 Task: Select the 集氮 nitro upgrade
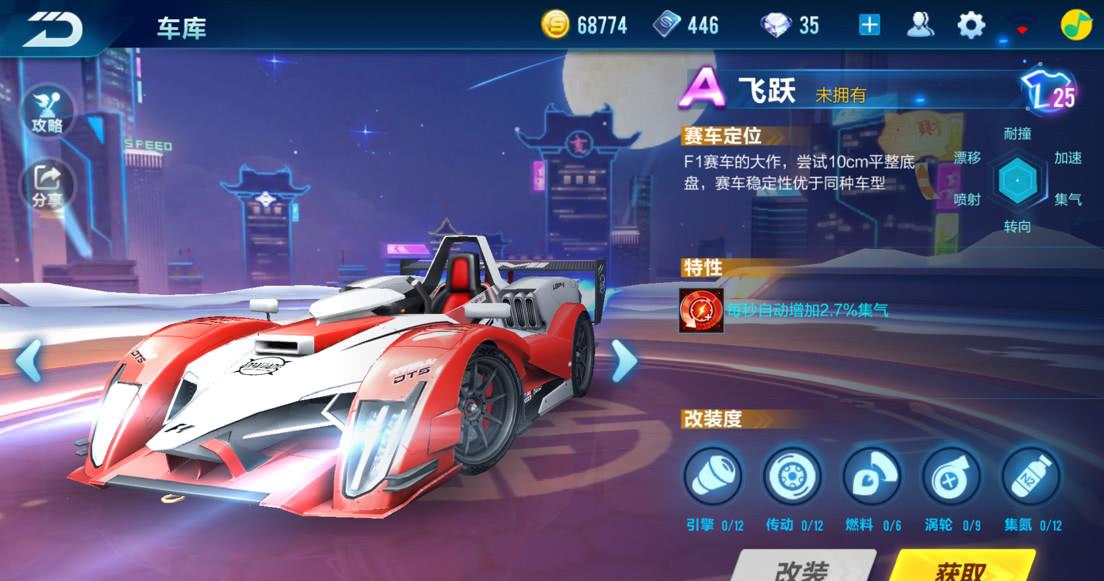(x=1031, y=475)
